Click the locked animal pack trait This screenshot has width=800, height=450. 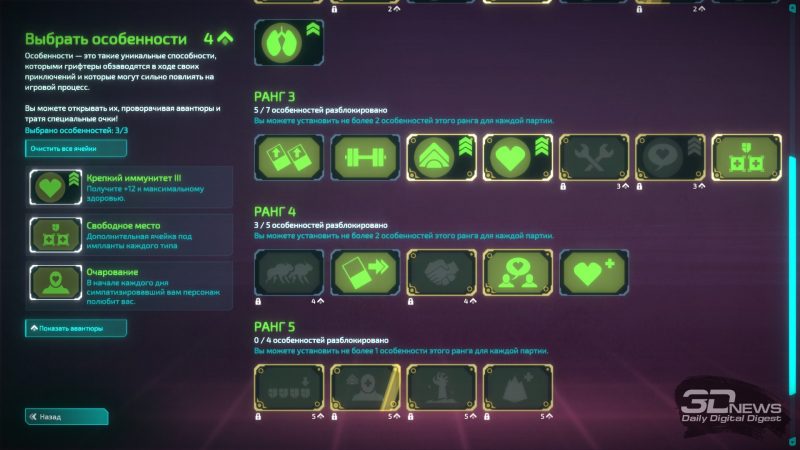coord(288,272)
